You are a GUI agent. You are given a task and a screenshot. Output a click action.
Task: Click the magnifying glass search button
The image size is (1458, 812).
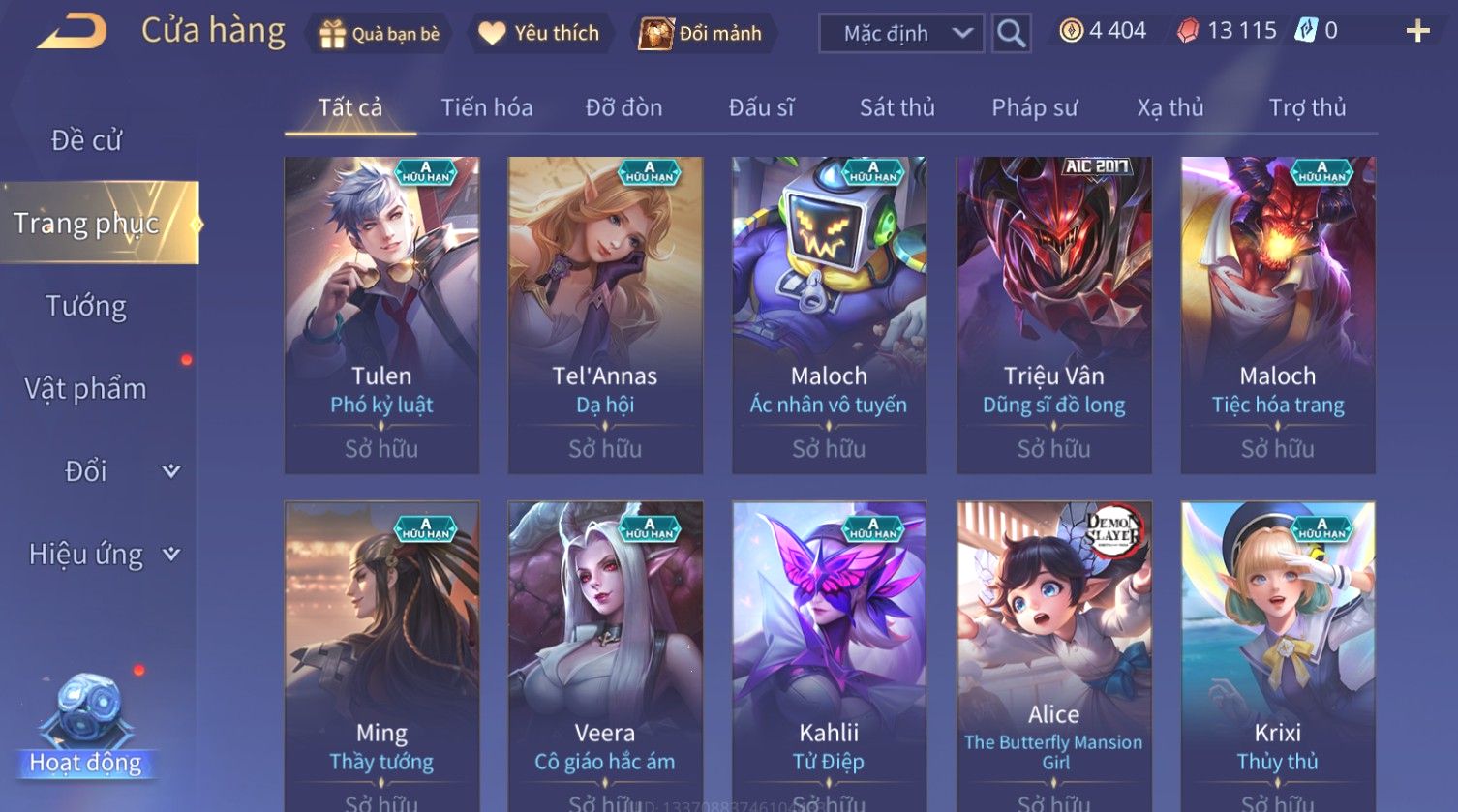pyautogui.click(x=1011, y=34)
